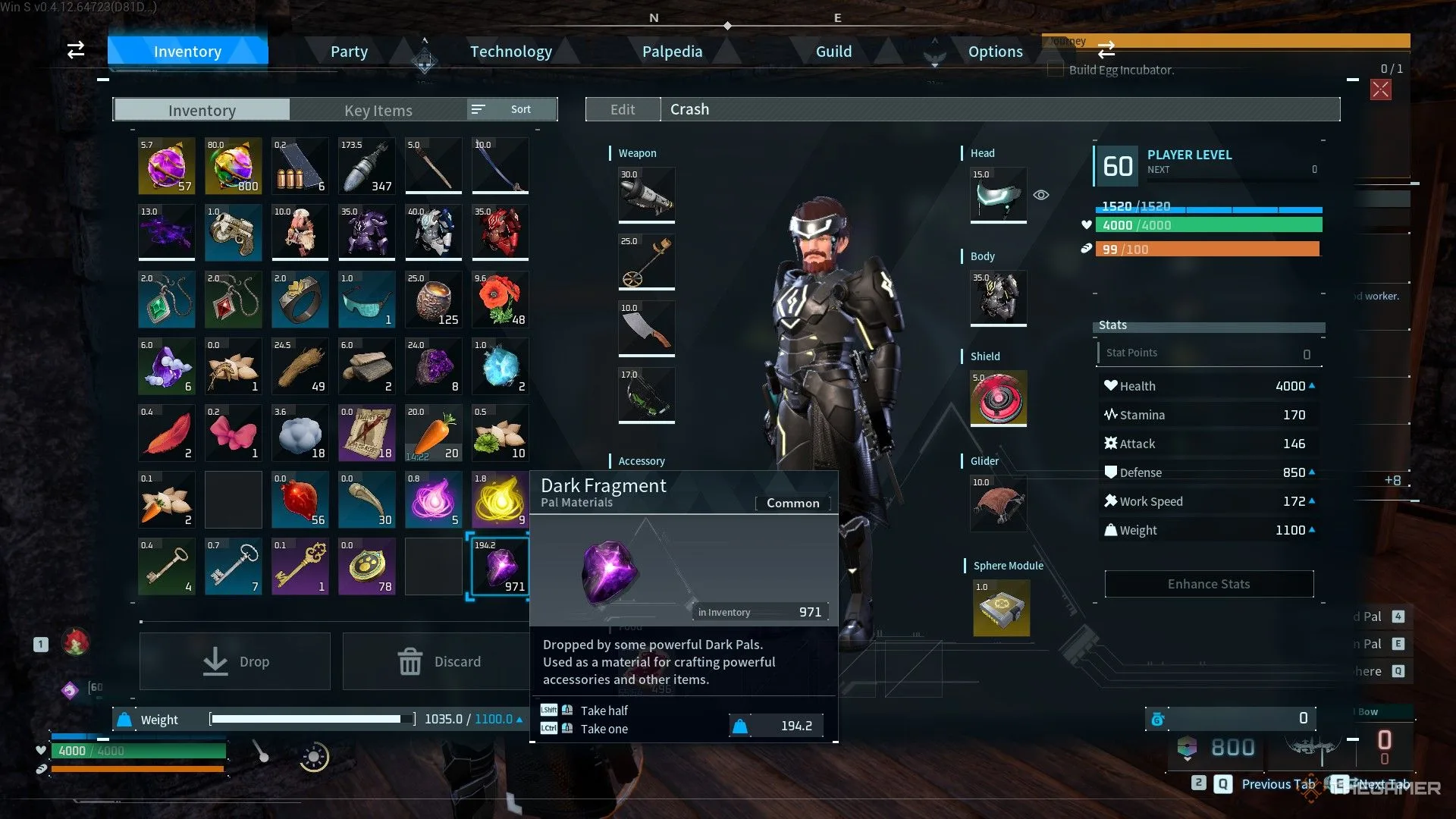
Task: Click the Drop button
Action: (235, 661)
